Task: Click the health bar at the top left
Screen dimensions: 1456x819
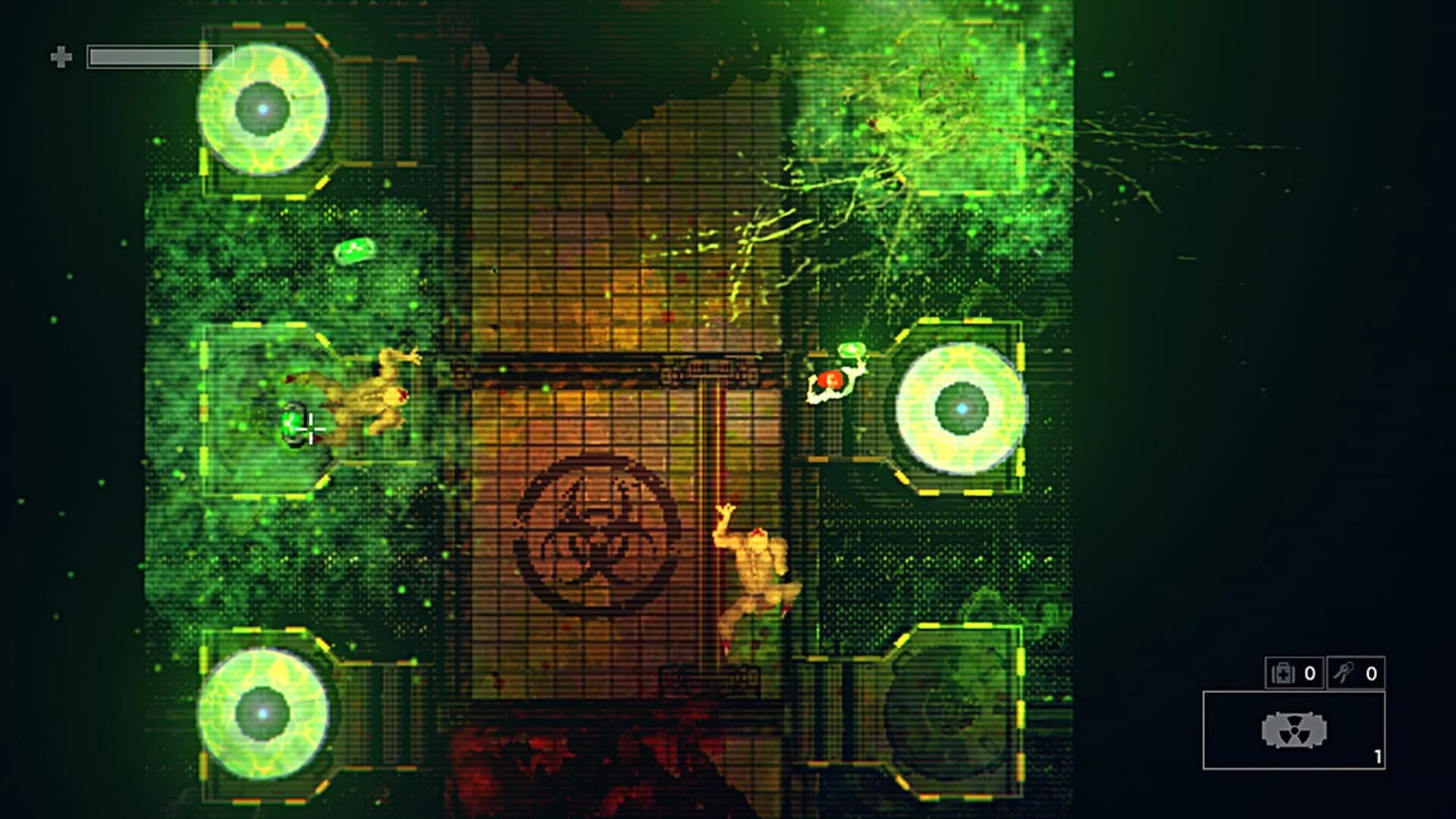Action: pyautogui.click(x=148, y=55)
